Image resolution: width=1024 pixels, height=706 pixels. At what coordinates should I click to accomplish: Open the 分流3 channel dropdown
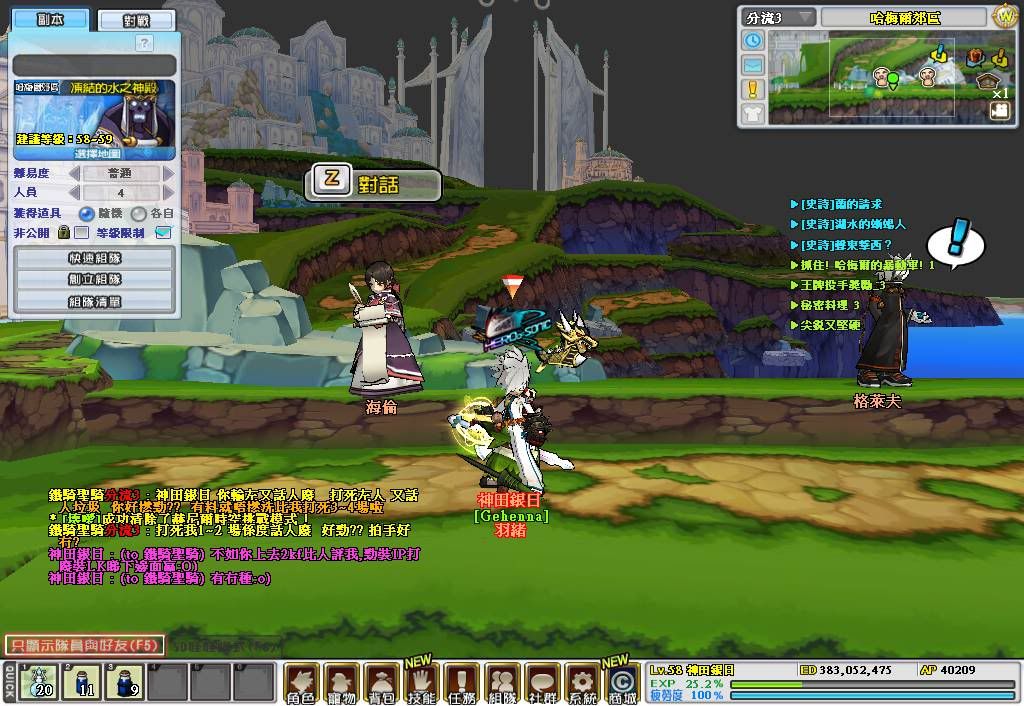point(777,18)
